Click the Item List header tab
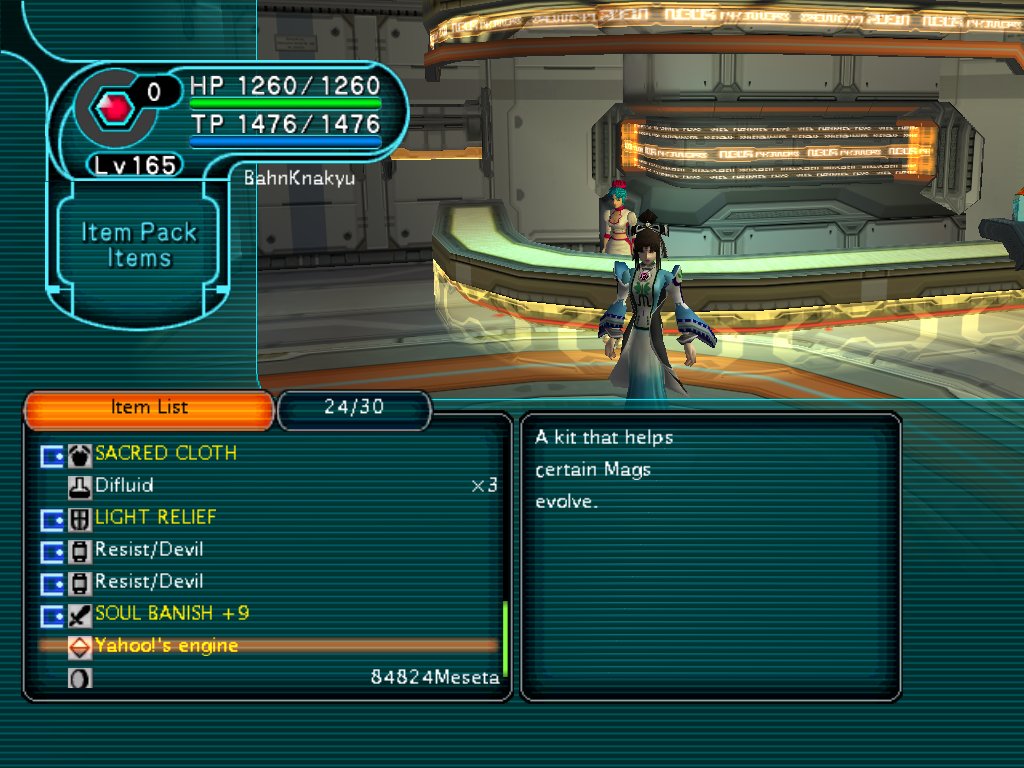 (149, 408)
